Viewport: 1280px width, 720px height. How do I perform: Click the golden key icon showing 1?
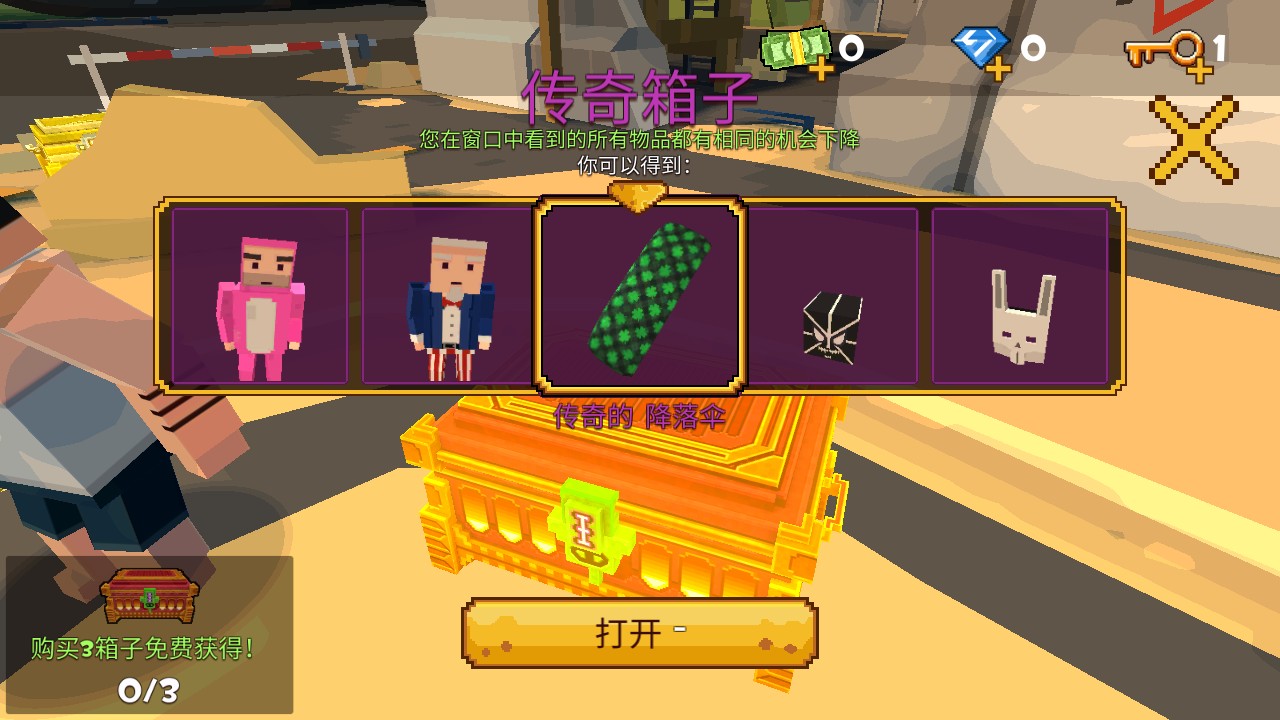pyautogui.click(x=1163, y=48)
